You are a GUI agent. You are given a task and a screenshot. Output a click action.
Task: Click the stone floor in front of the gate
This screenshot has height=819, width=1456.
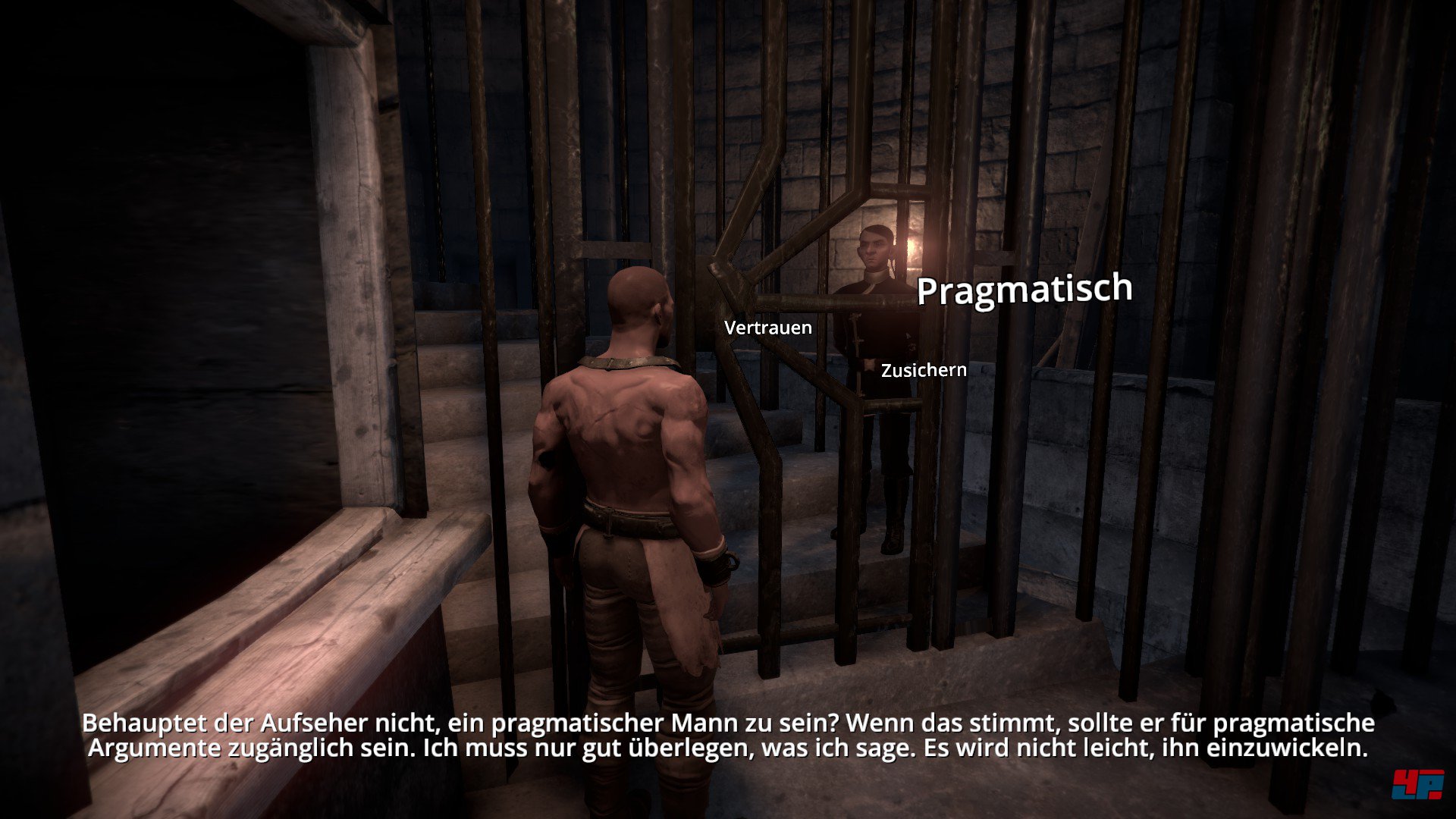tap(948, 682)
